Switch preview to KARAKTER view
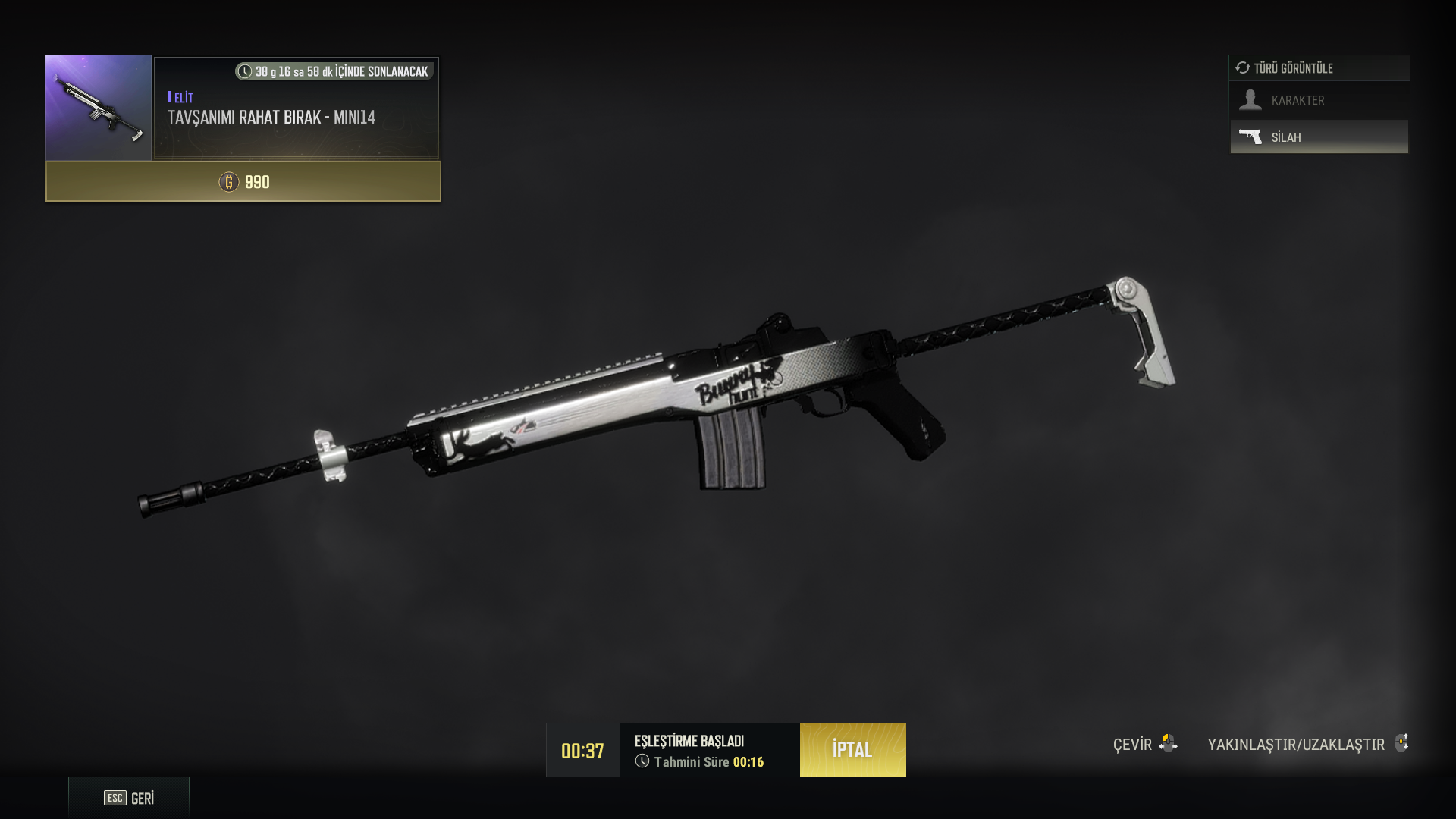 pyautogui.click(x=1319, y=100)
